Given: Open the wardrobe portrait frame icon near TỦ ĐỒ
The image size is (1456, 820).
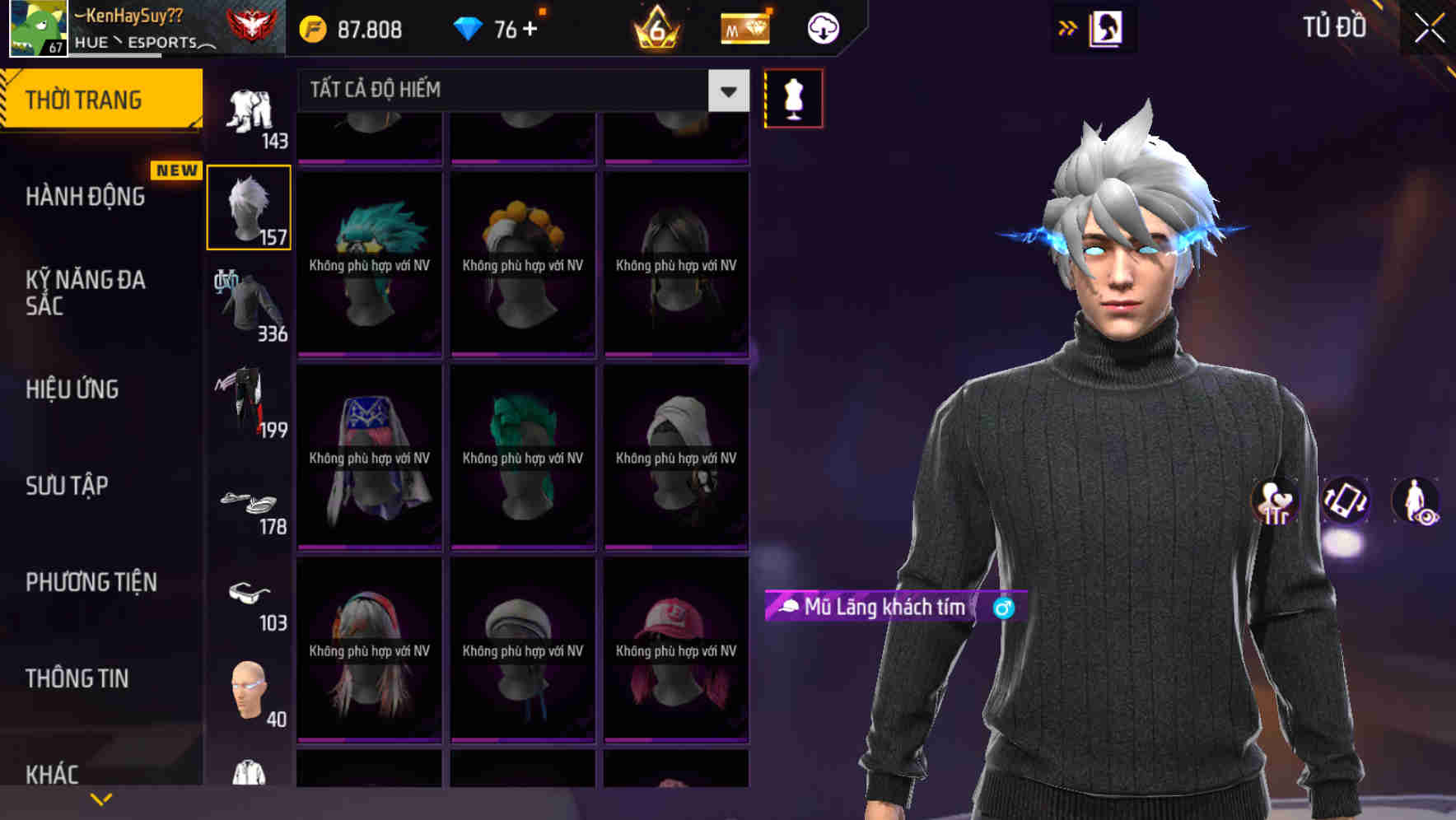Looking at the screenshot, I should (1106, 27).
